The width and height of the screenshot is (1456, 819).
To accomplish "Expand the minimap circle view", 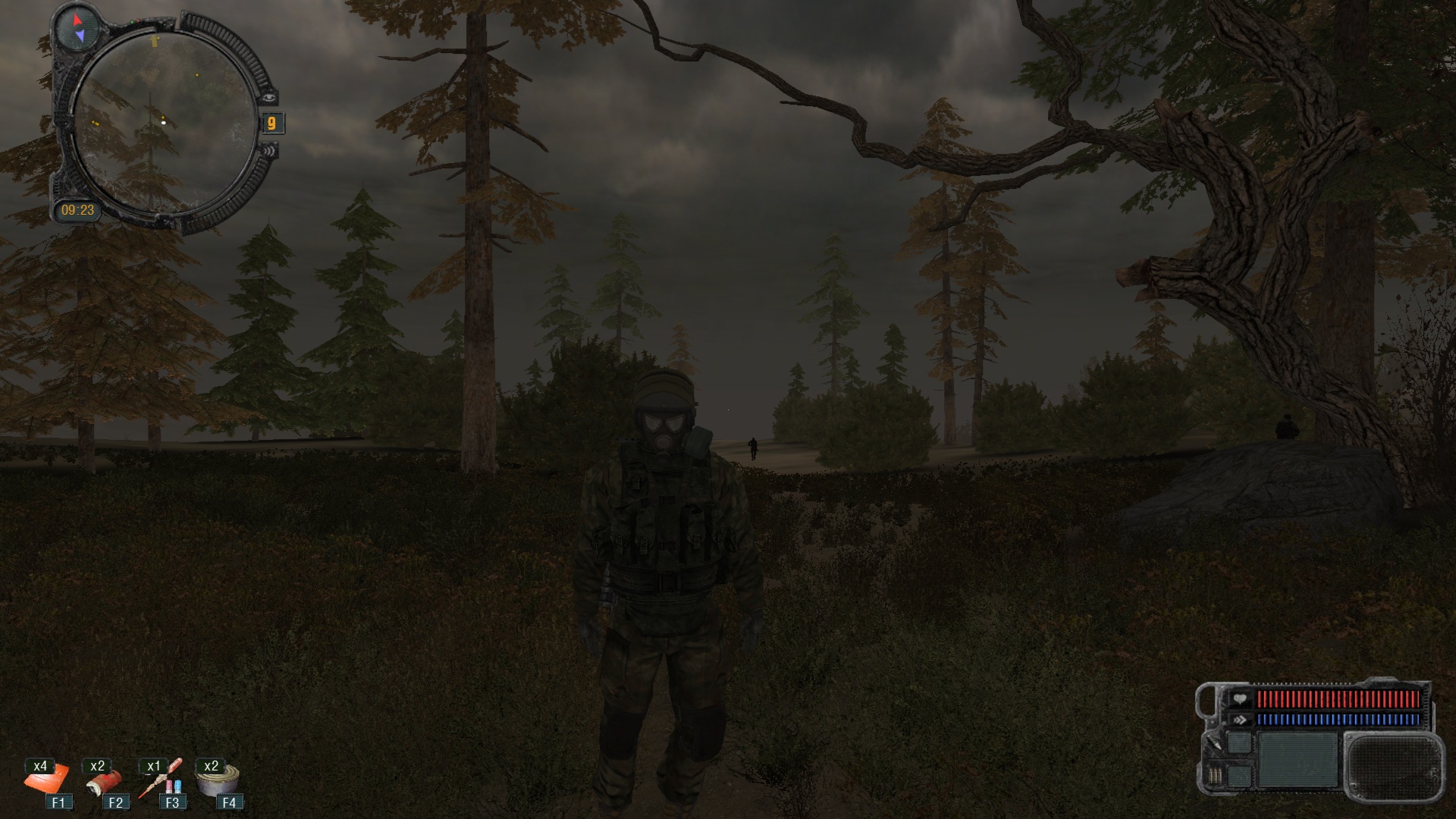I will 165,121.
